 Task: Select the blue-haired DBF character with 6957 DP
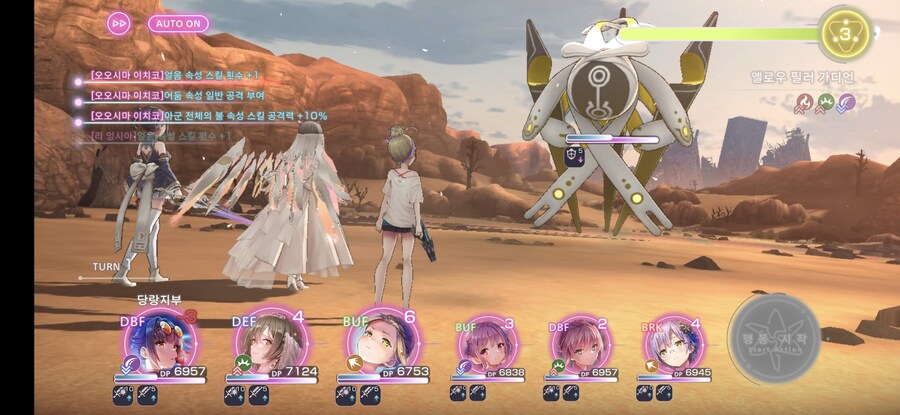coord(159,343)
